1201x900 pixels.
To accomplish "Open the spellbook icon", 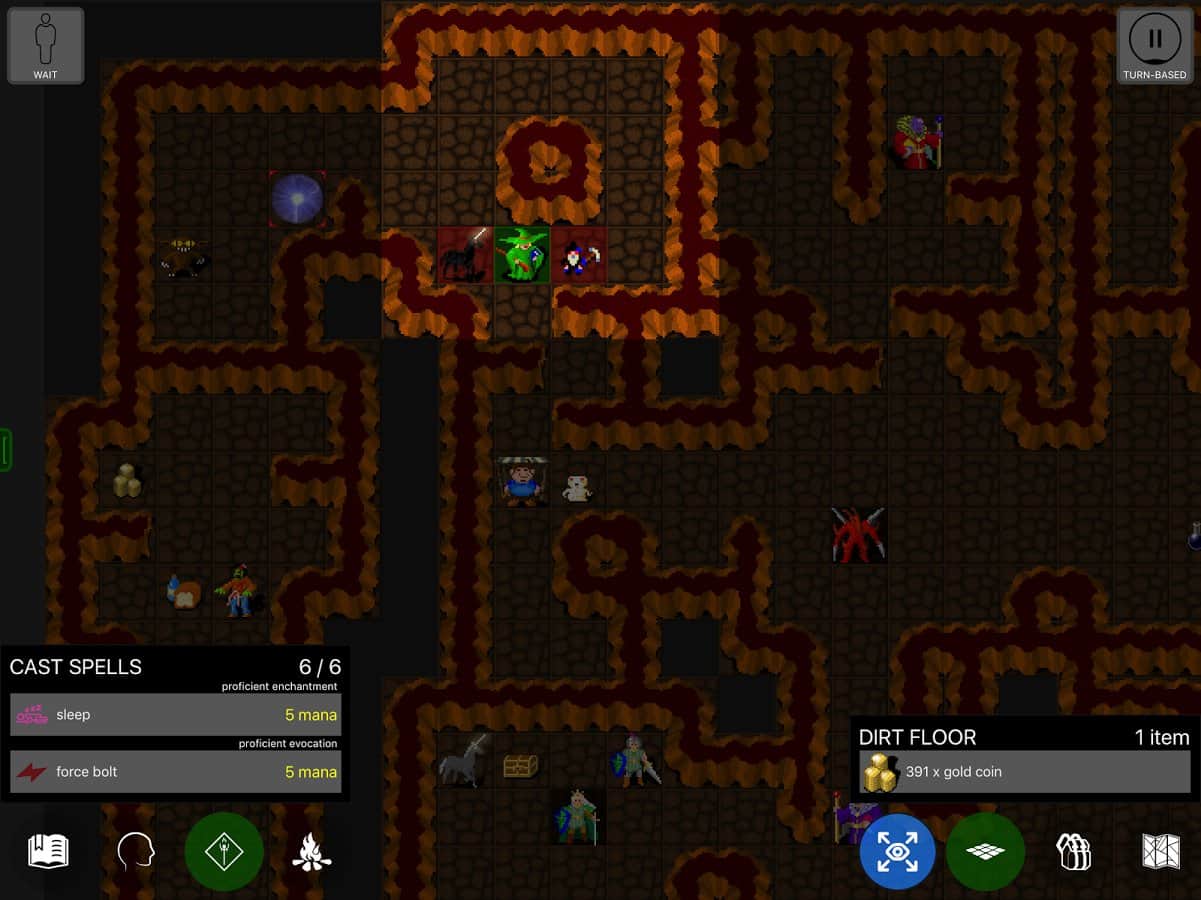I will [48, 852].
